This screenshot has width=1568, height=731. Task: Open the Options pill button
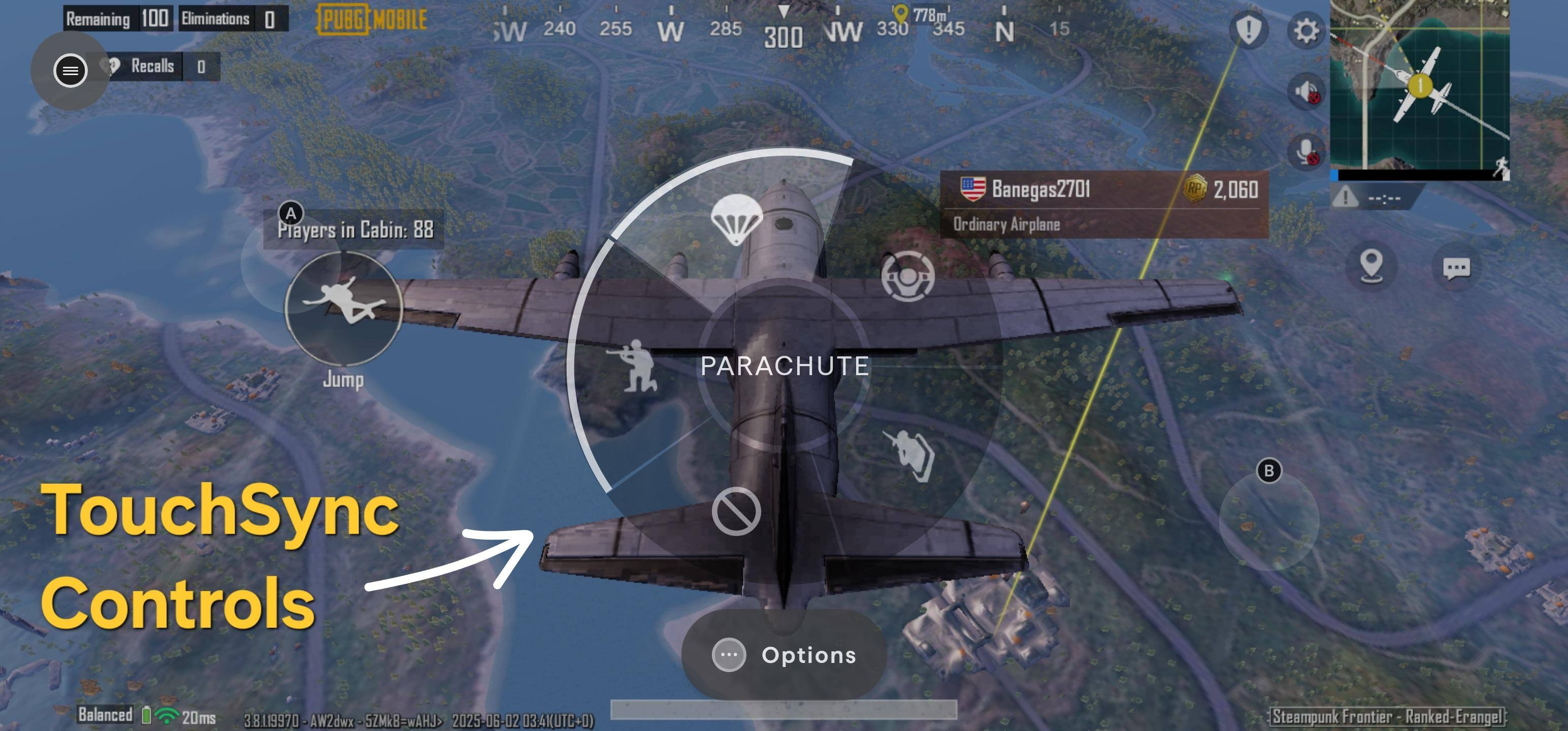(784, 655)
